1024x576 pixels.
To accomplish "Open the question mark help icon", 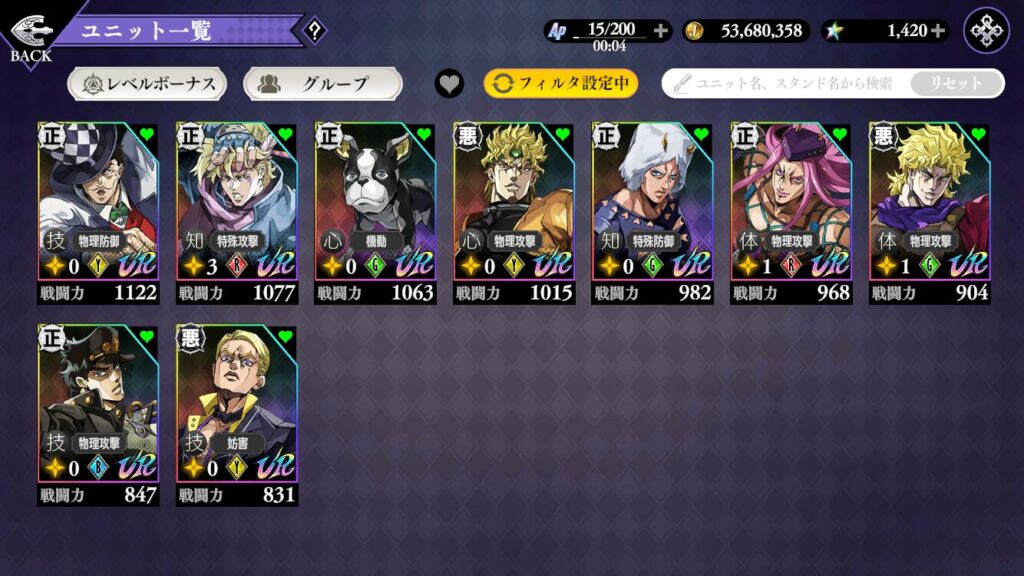I will pos(314,31).
